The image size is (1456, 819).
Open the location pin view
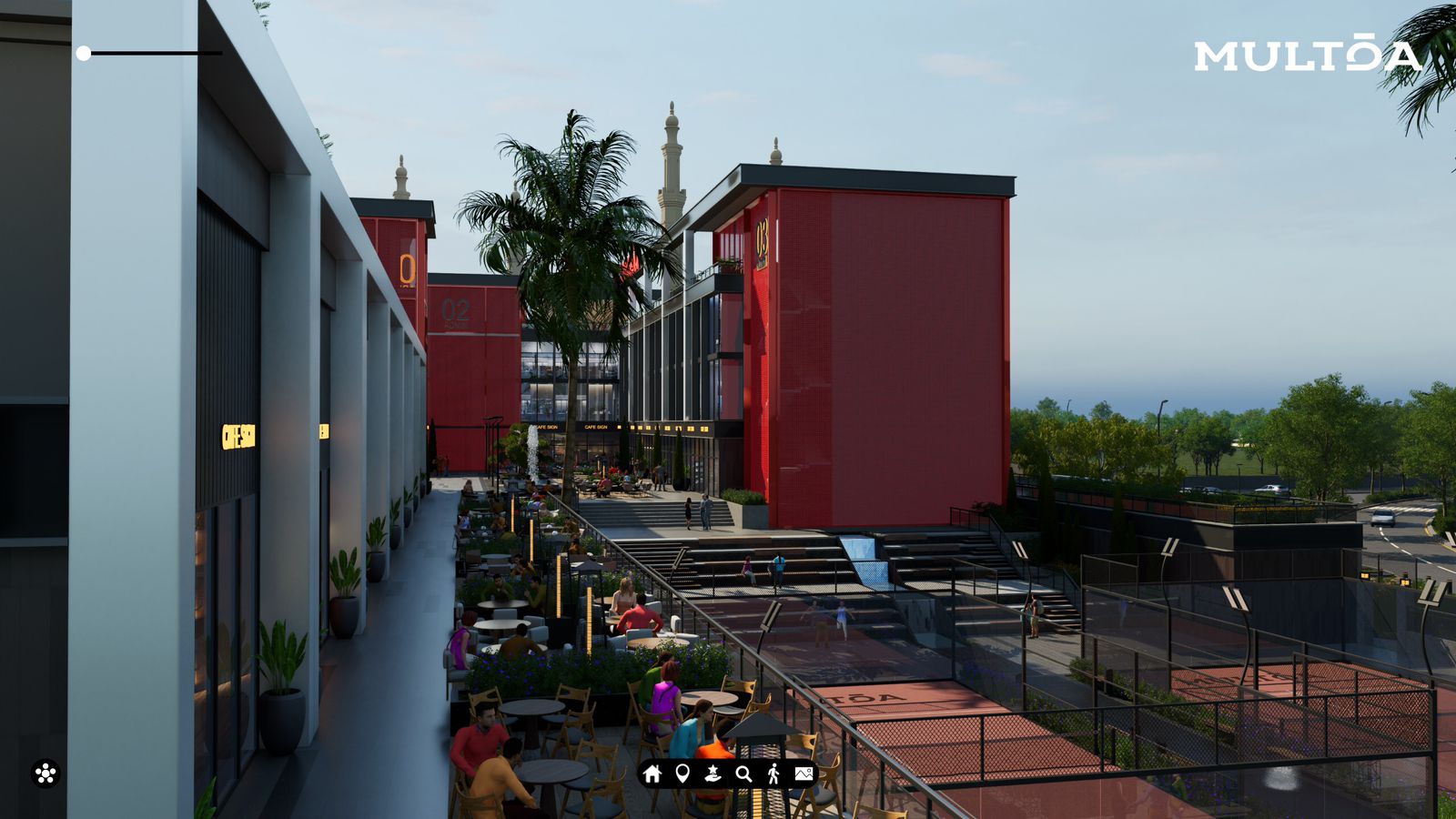pos(682,773)
